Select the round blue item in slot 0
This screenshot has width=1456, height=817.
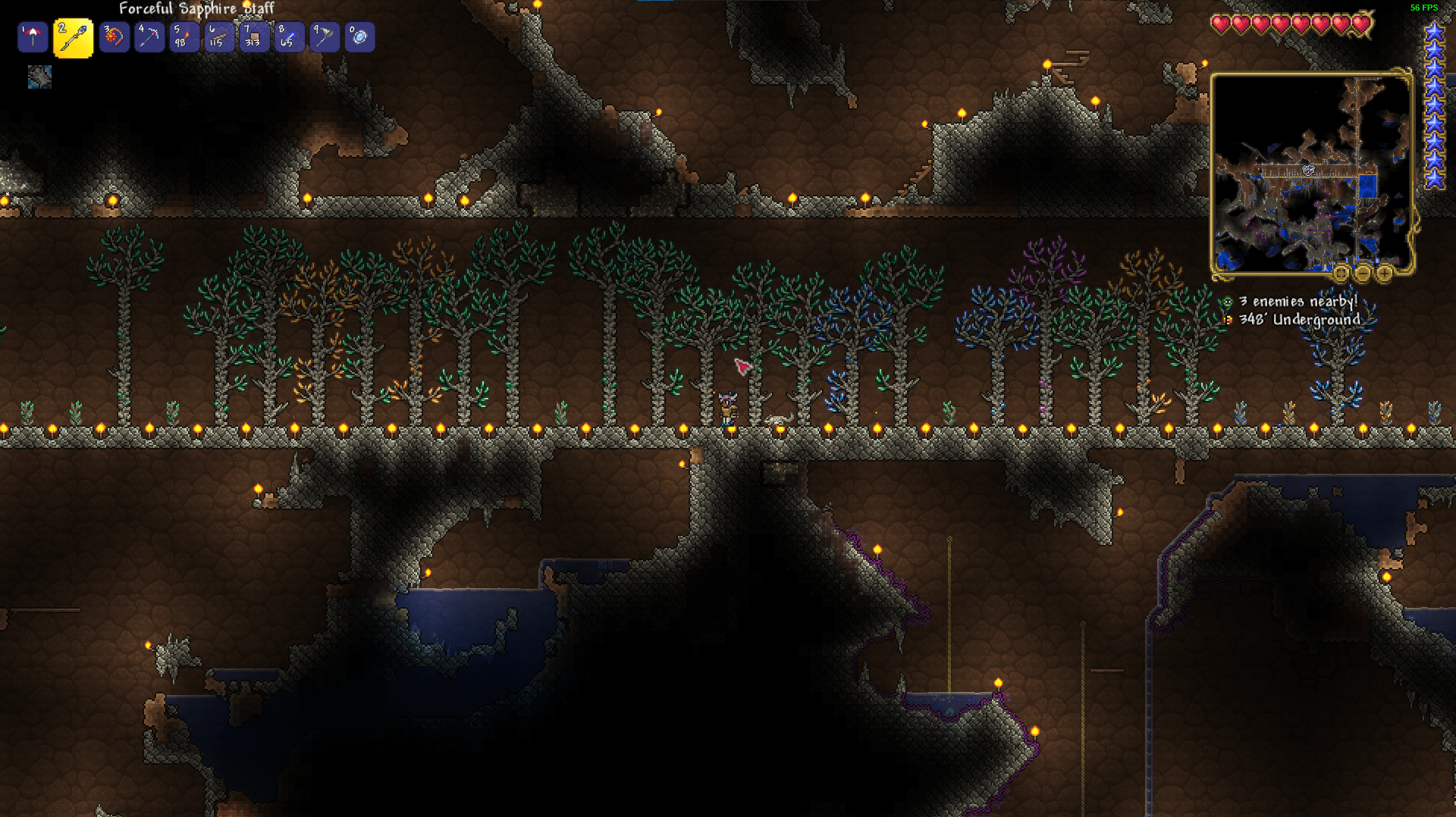click(x=359, y=36)
